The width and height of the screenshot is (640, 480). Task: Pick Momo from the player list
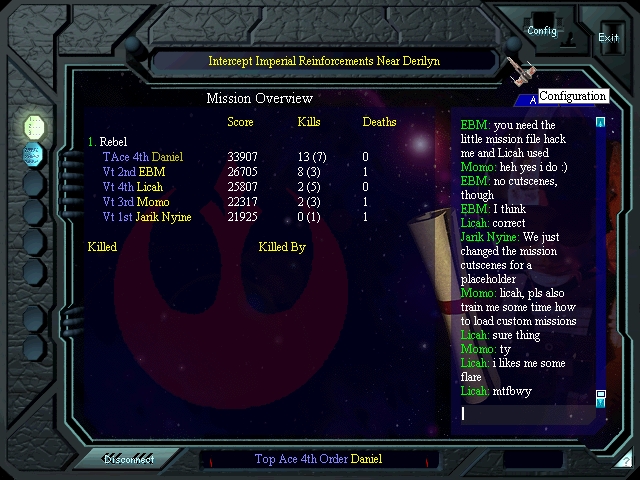(x=135, y=202)
